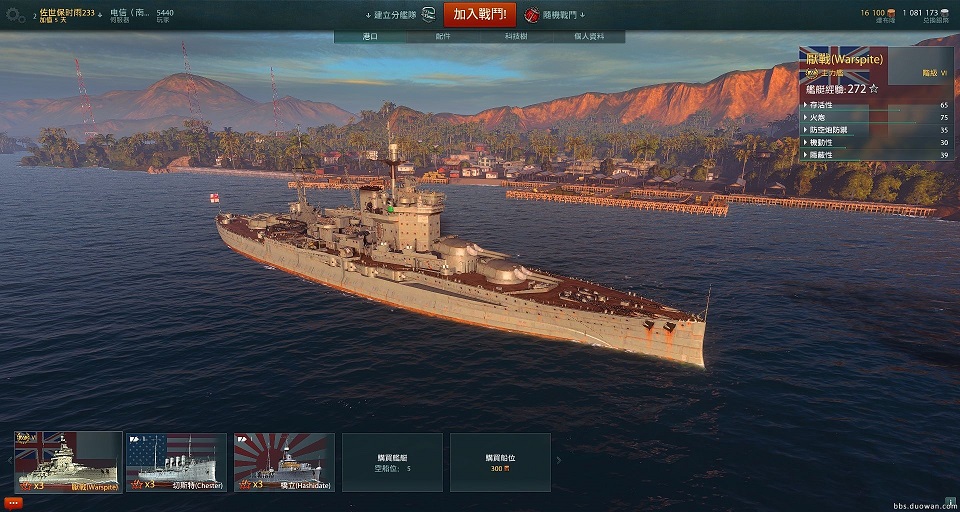This screenshot has width=960, height=512.
Task: Buy a port slot via 購買船位
Action: click(x=500, y=462)
